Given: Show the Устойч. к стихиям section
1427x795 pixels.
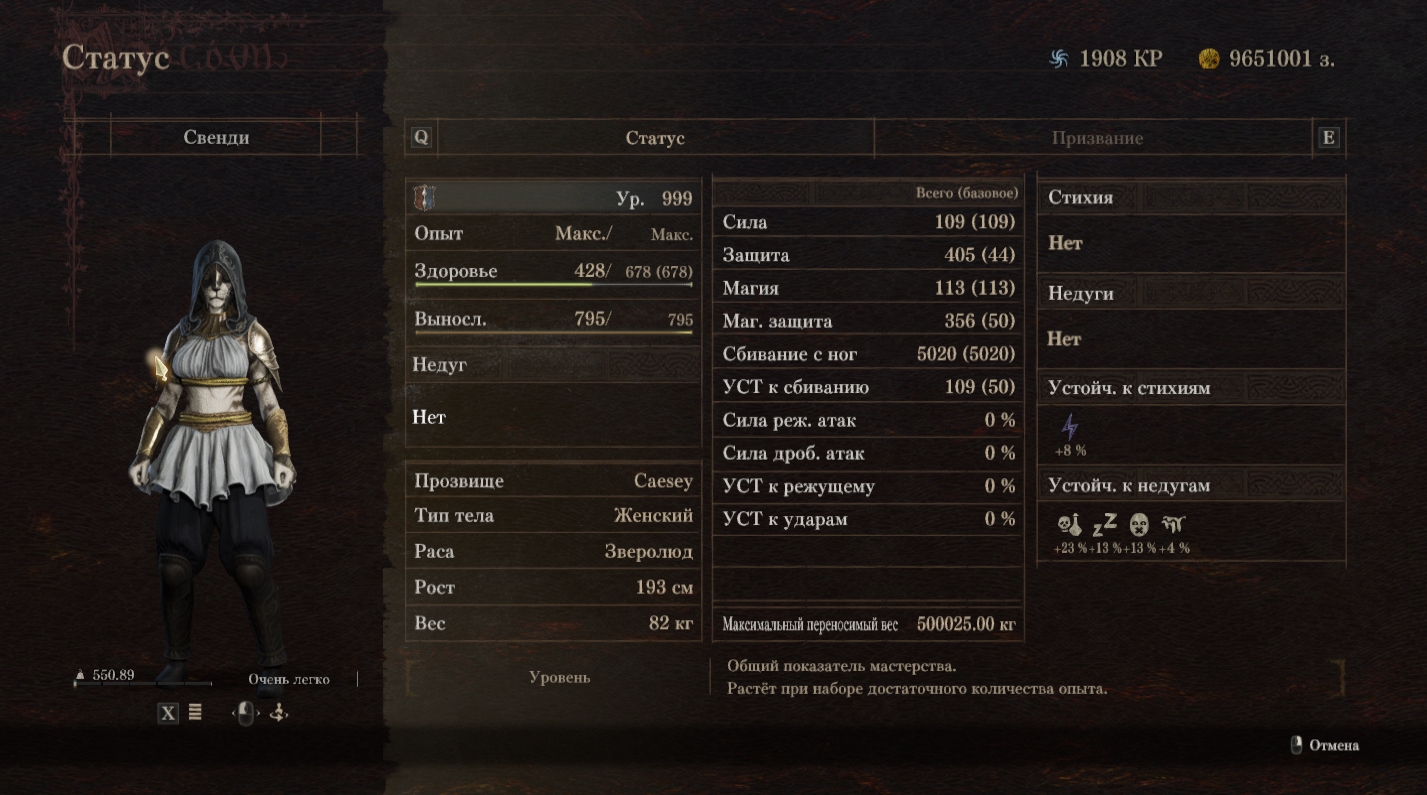Looking at the screenshot, I should pyautogui.click(x=1190, y=388).
